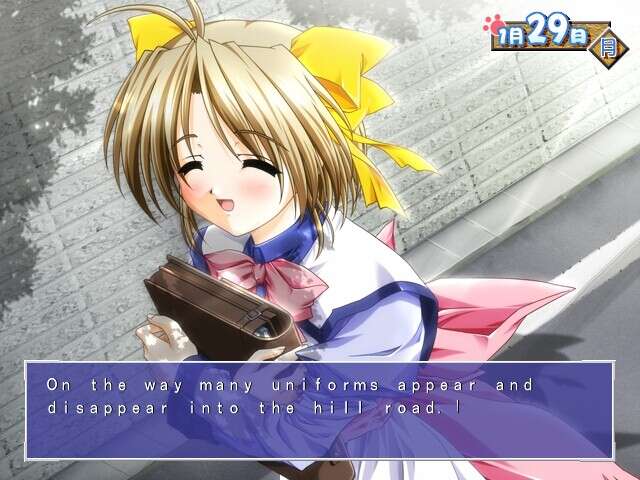Advance the dialogue in the blue text box
Viewport: 640px width, 480px height.
pyautogui.click(x=319, y=410)
